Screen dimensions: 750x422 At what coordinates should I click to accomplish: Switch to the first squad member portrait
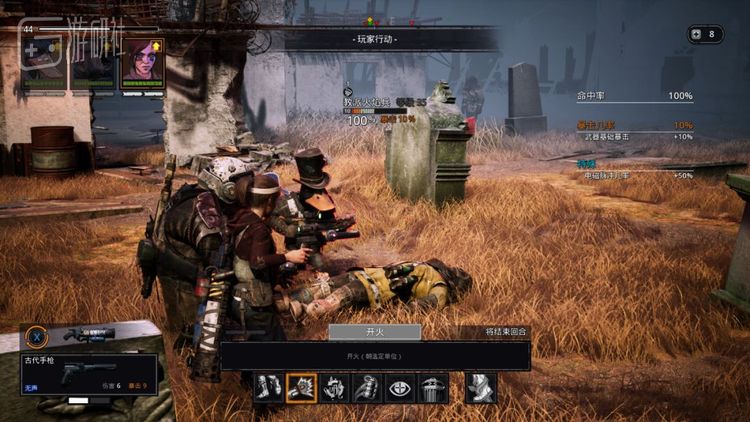pos(44,63)
